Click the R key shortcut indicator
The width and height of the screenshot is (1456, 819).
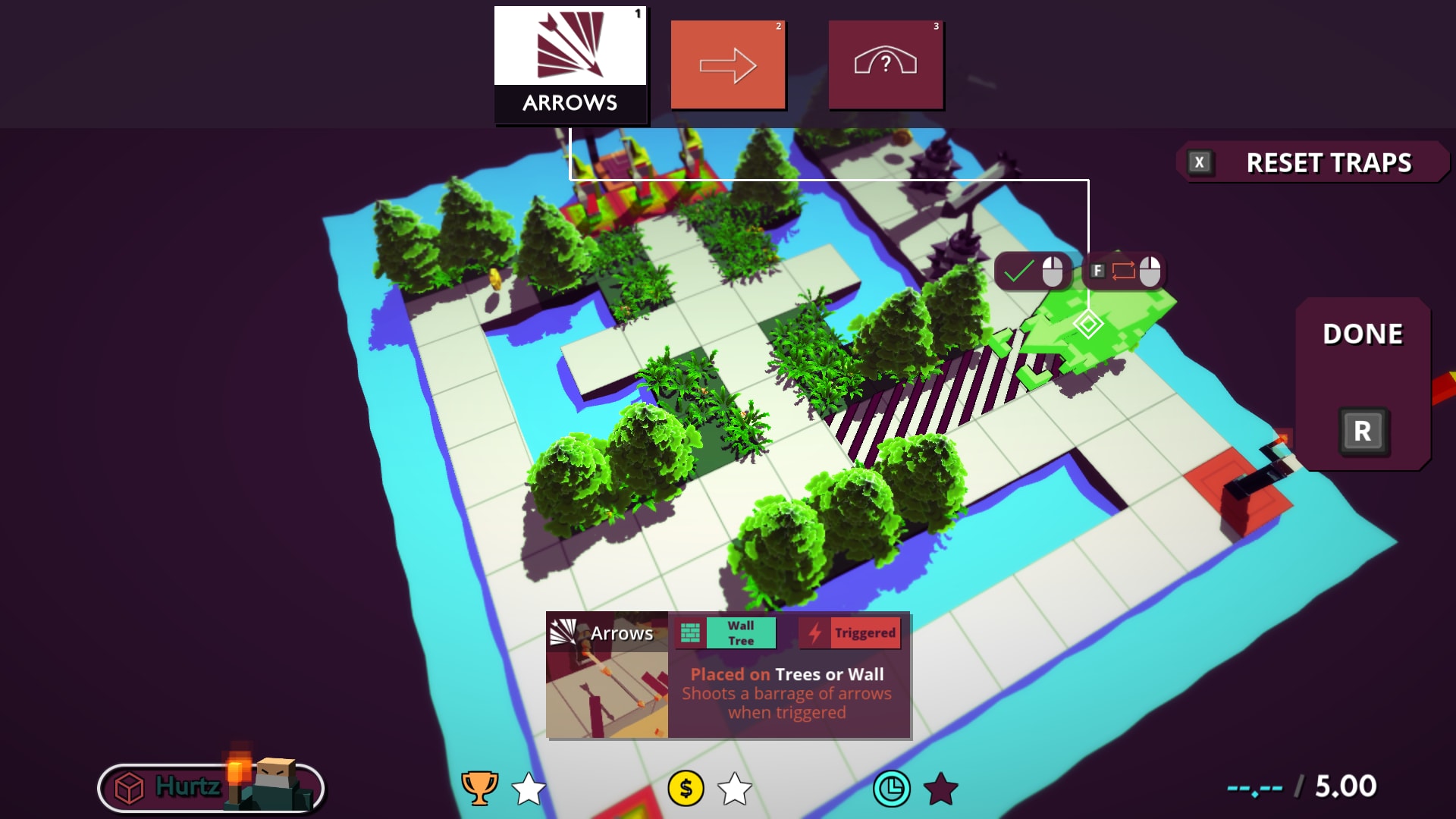click(x=1363, y=431)
